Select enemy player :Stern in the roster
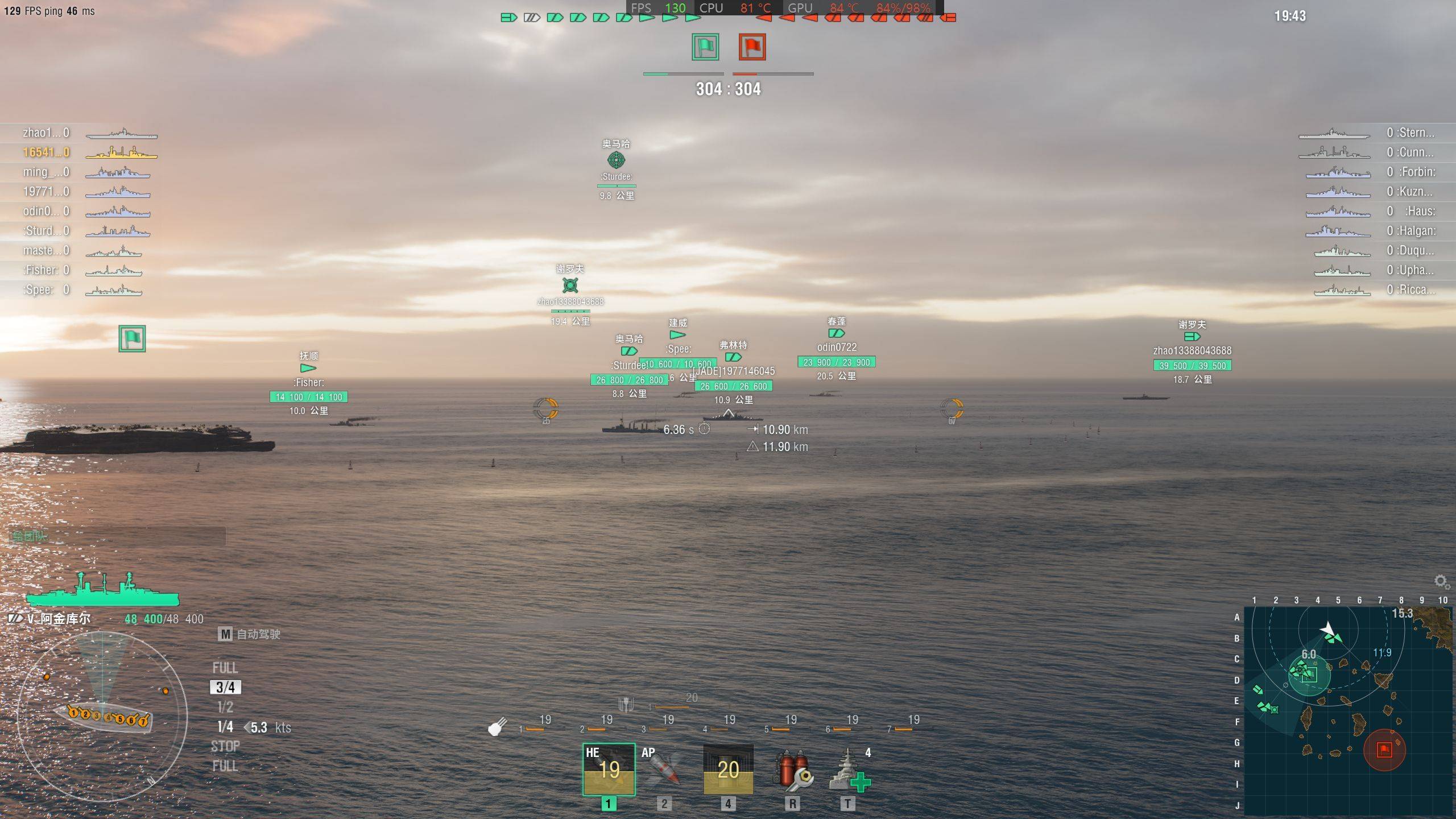 1376,133
